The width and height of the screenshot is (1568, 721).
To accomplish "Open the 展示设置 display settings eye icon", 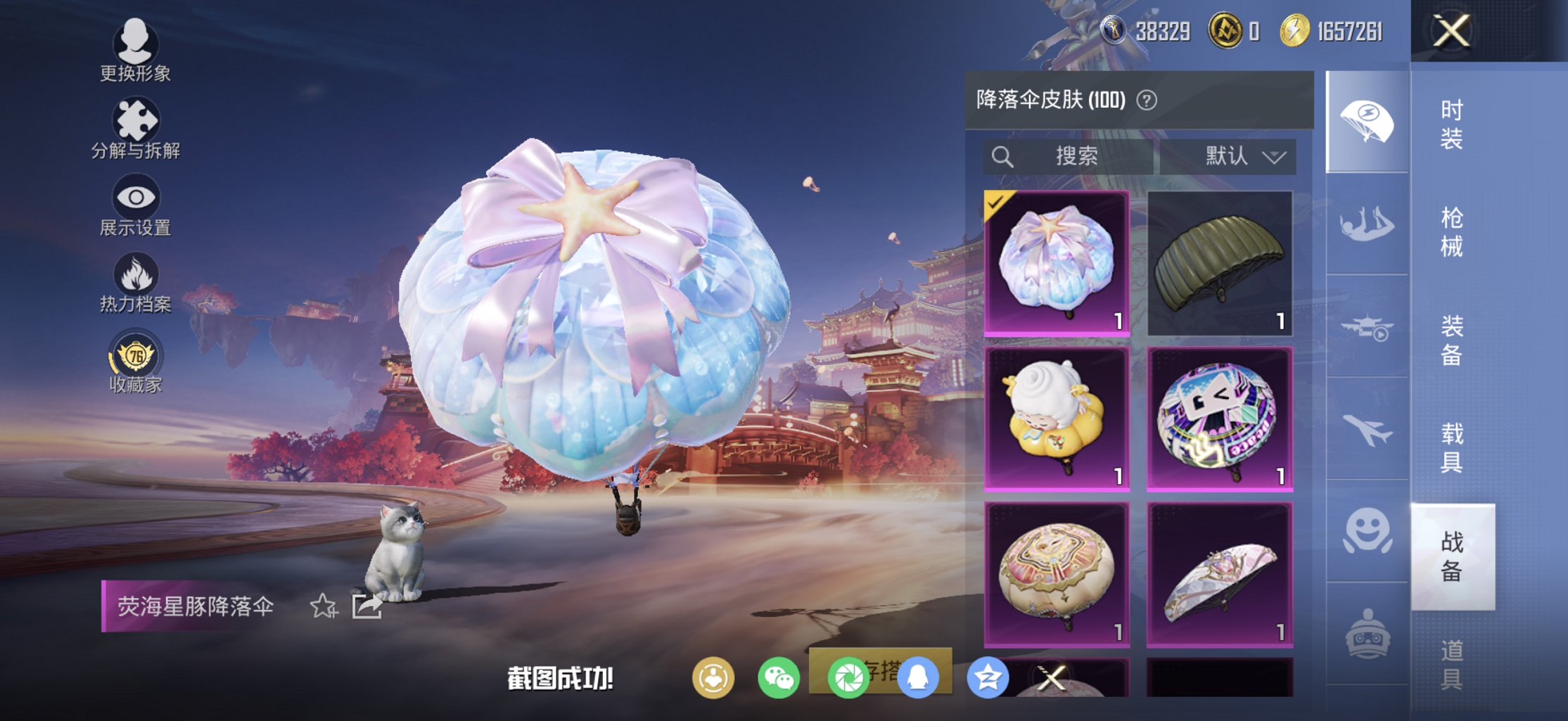I will point(134,200).
